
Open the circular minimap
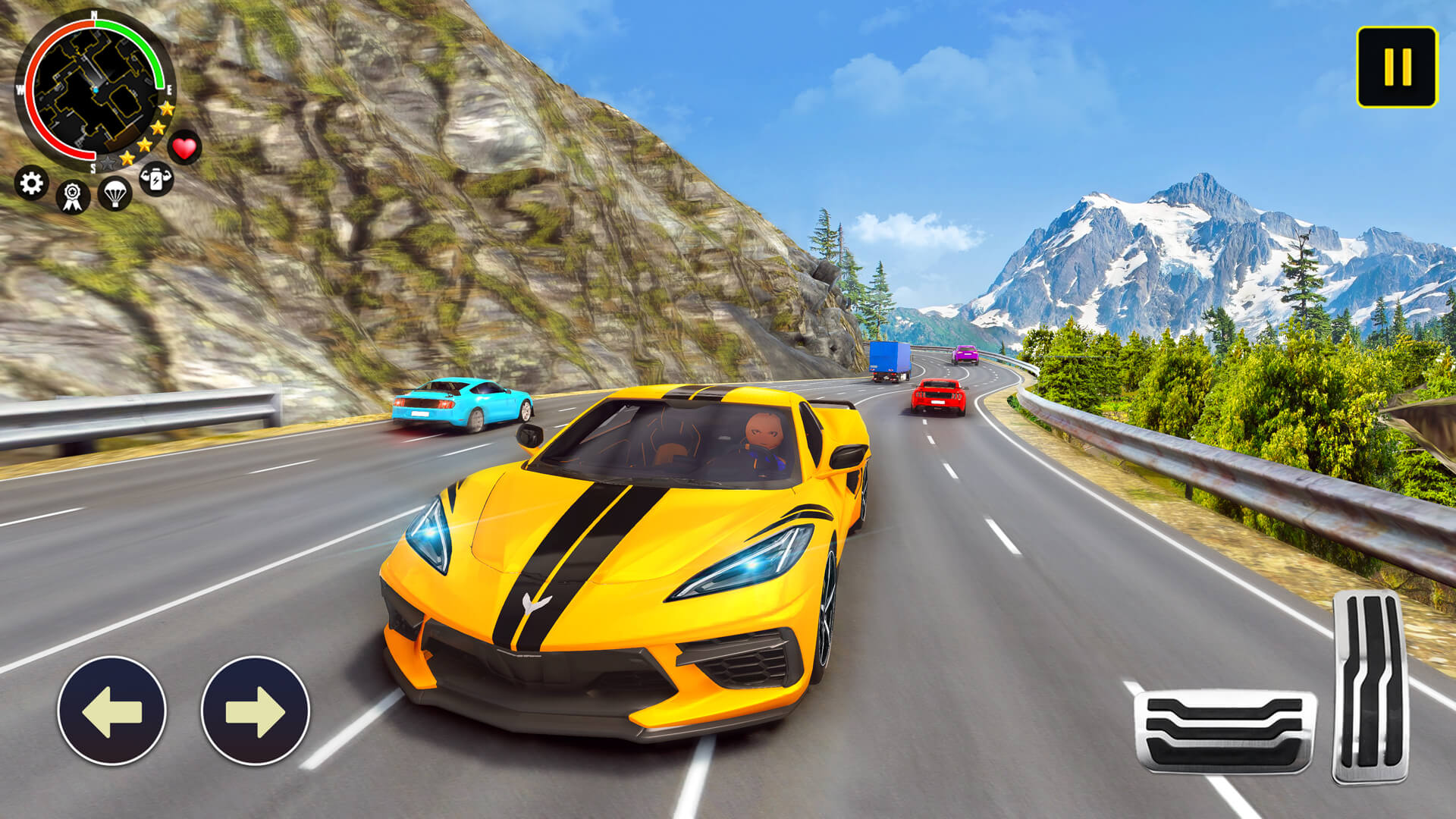point(94,89)
